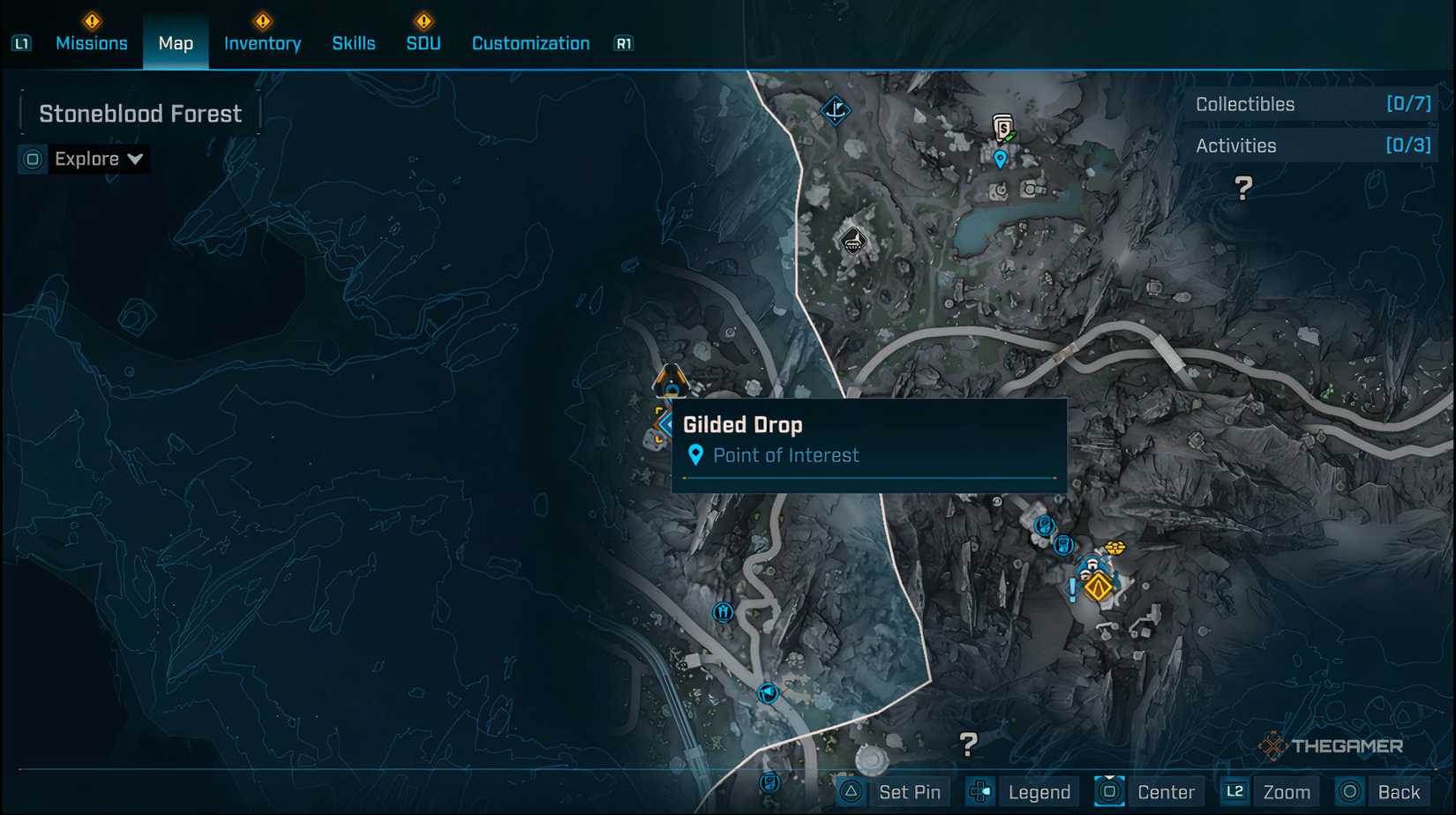This screenshot has width=1456, height=815.
Task: Click the question mark below the Activities counter
Action: tap(1244, 186)
